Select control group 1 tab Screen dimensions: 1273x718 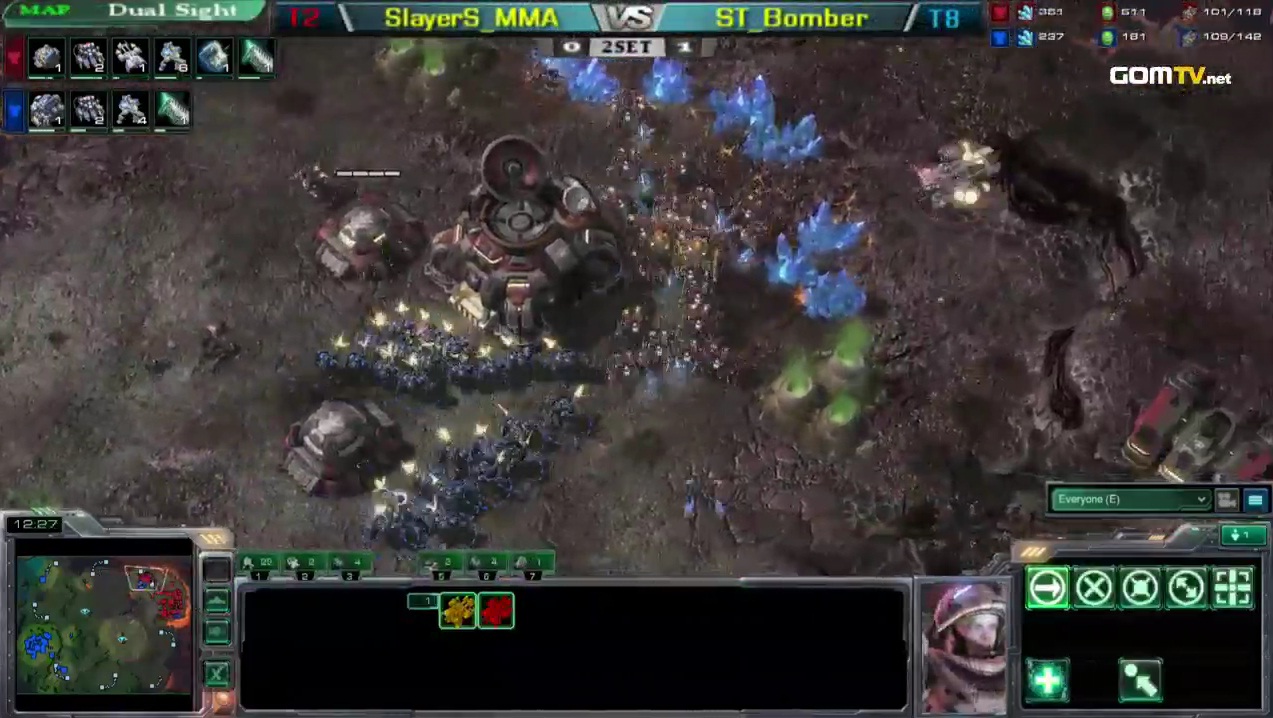pos(261,564)
